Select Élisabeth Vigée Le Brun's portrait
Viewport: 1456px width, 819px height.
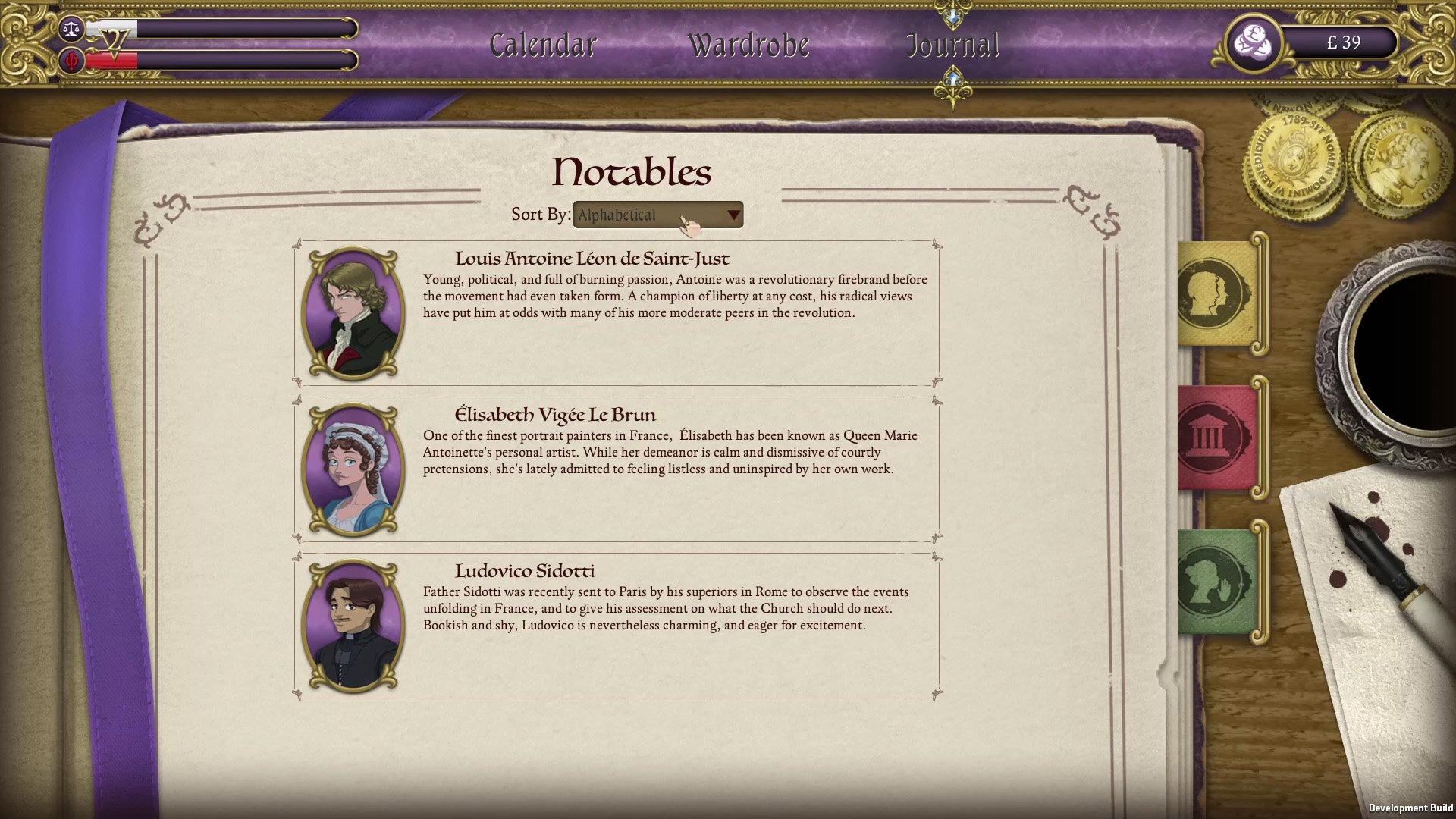(x=352, y=469)
